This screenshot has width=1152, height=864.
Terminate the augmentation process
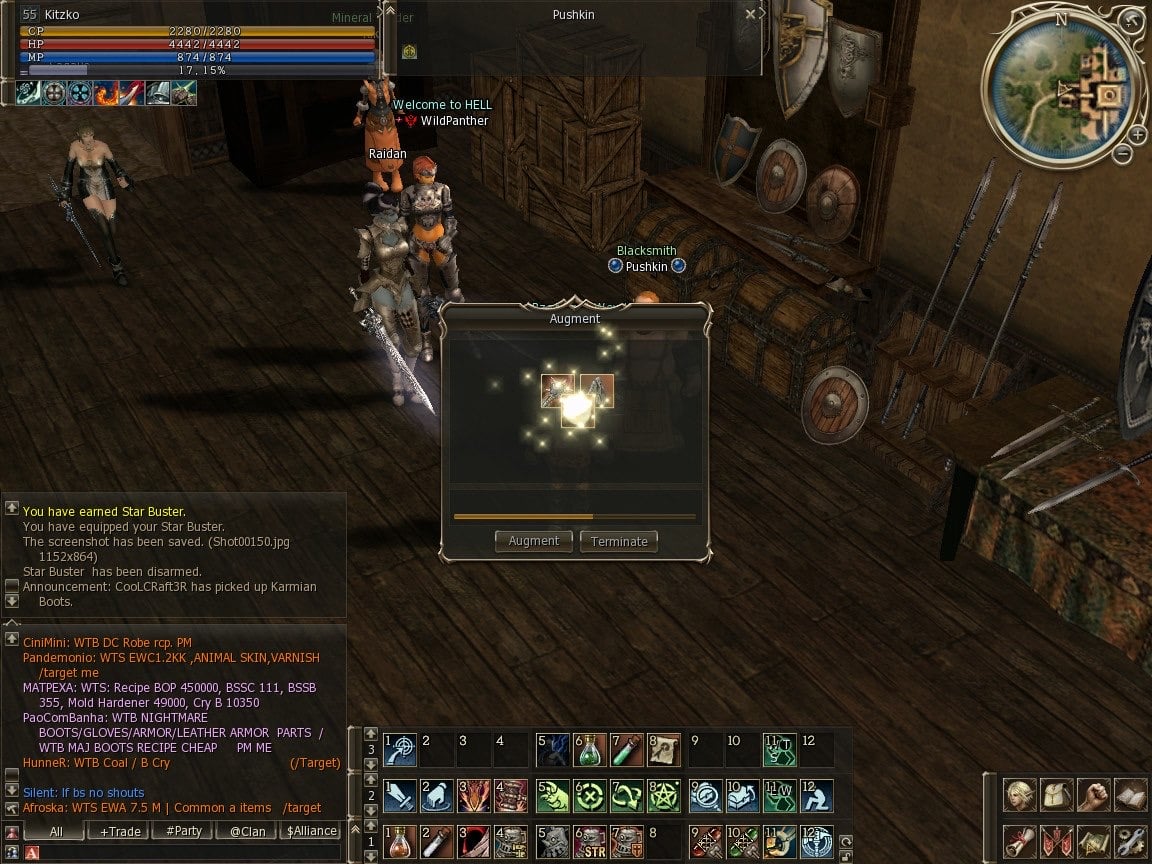[x=619, y=541]
